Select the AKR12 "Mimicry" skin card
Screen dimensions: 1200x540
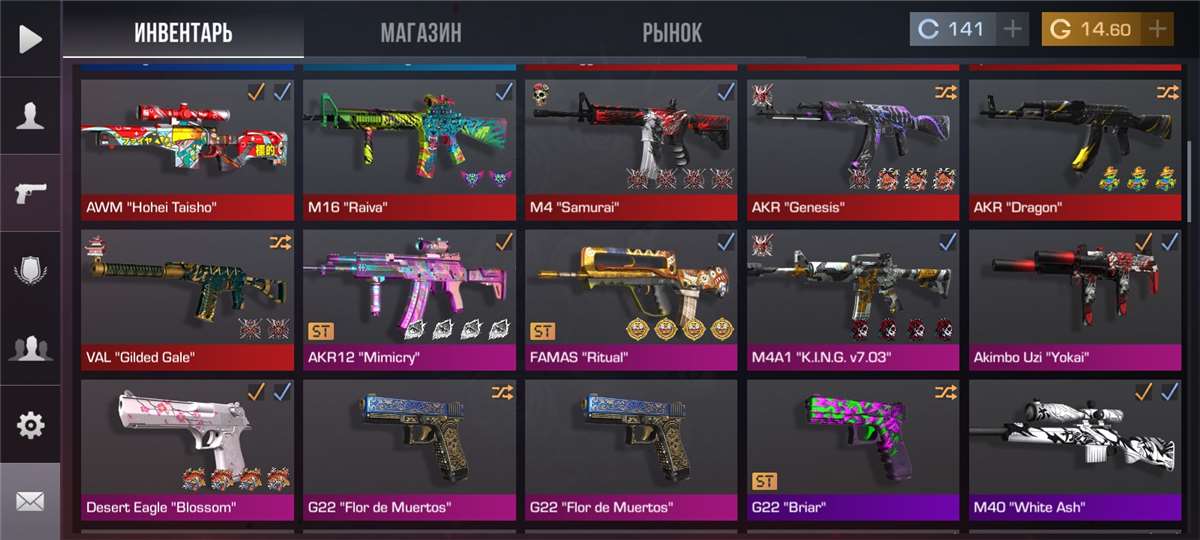tap(409, 300)
